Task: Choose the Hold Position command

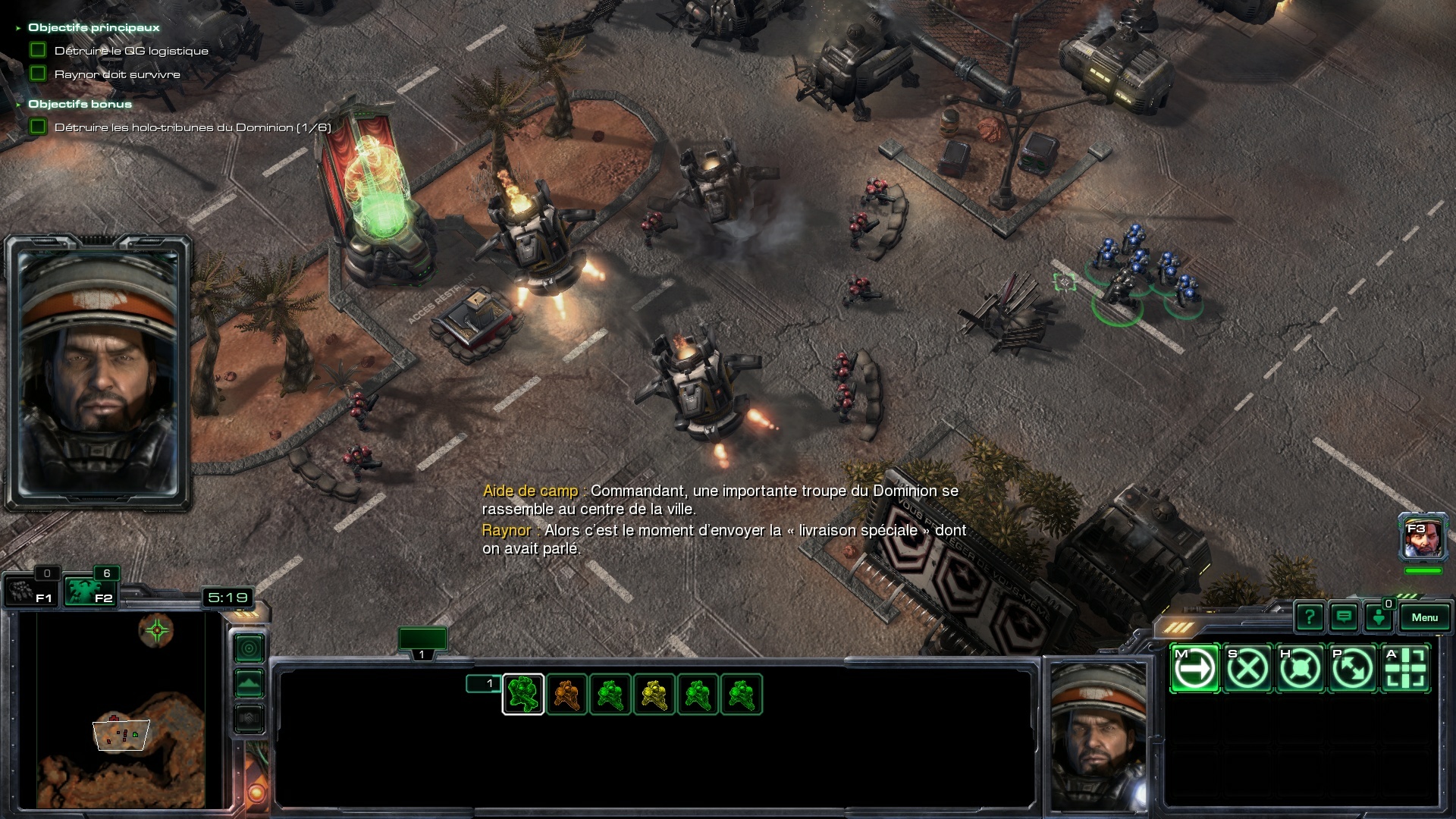Action: tap(1300, 668)
